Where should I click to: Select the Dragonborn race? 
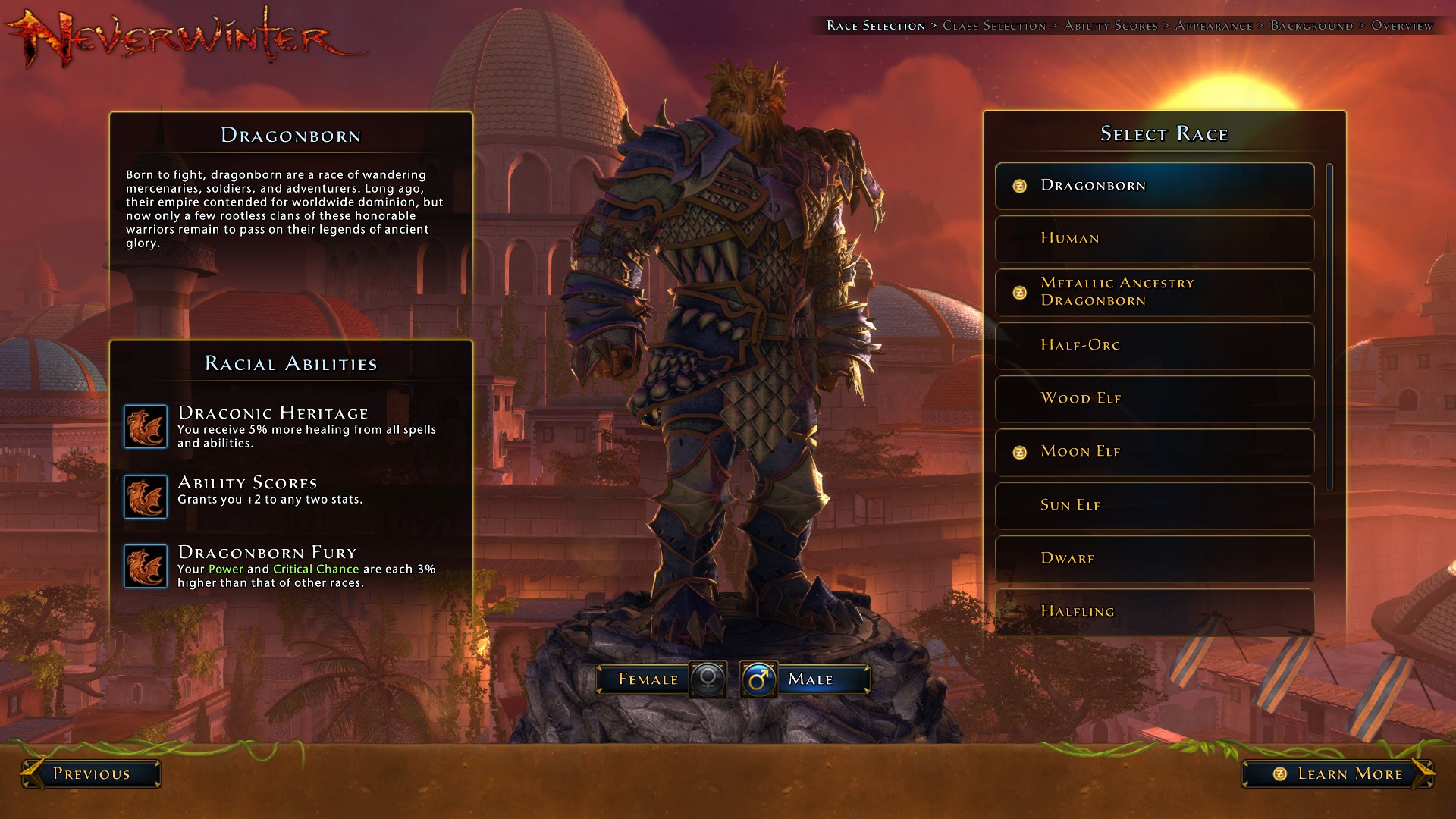coord(1154,186)
